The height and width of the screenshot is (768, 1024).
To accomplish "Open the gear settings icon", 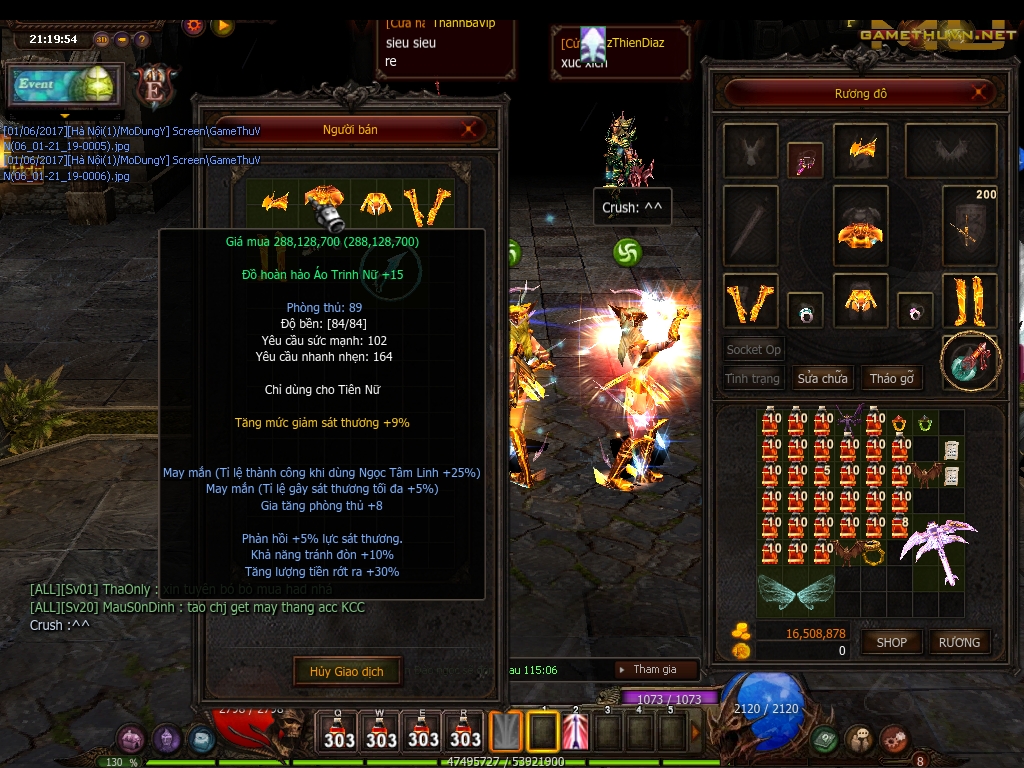I will [x=194, y=25].
